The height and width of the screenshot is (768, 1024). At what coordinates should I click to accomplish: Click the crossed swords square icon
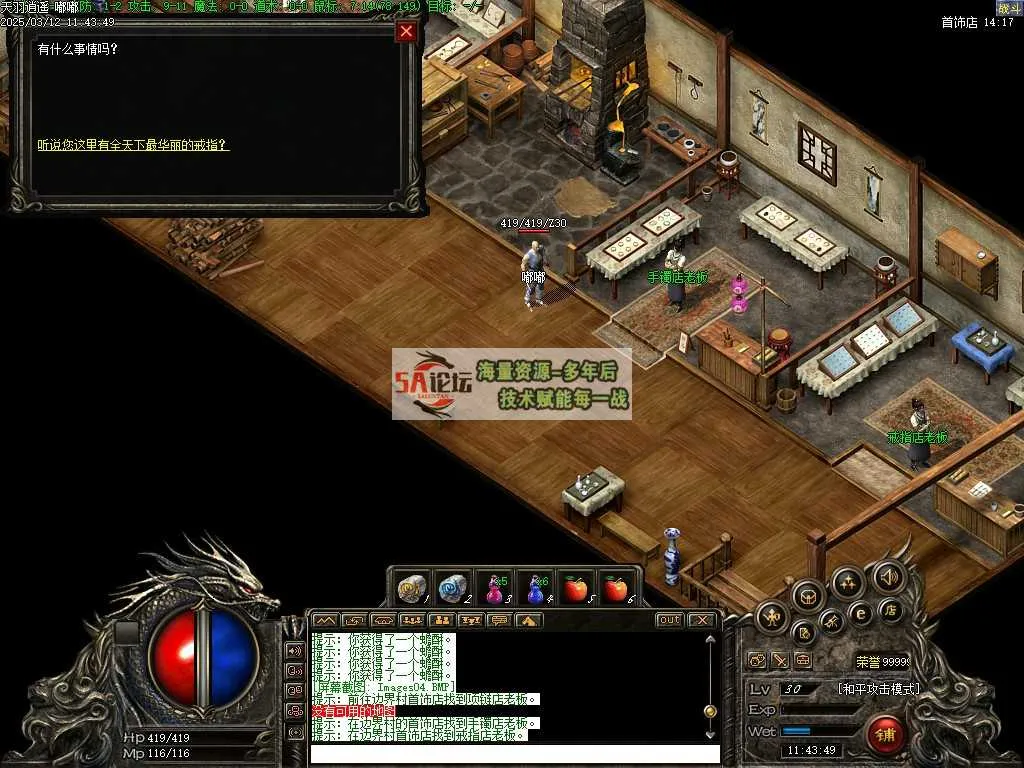(x=780, y=661)
